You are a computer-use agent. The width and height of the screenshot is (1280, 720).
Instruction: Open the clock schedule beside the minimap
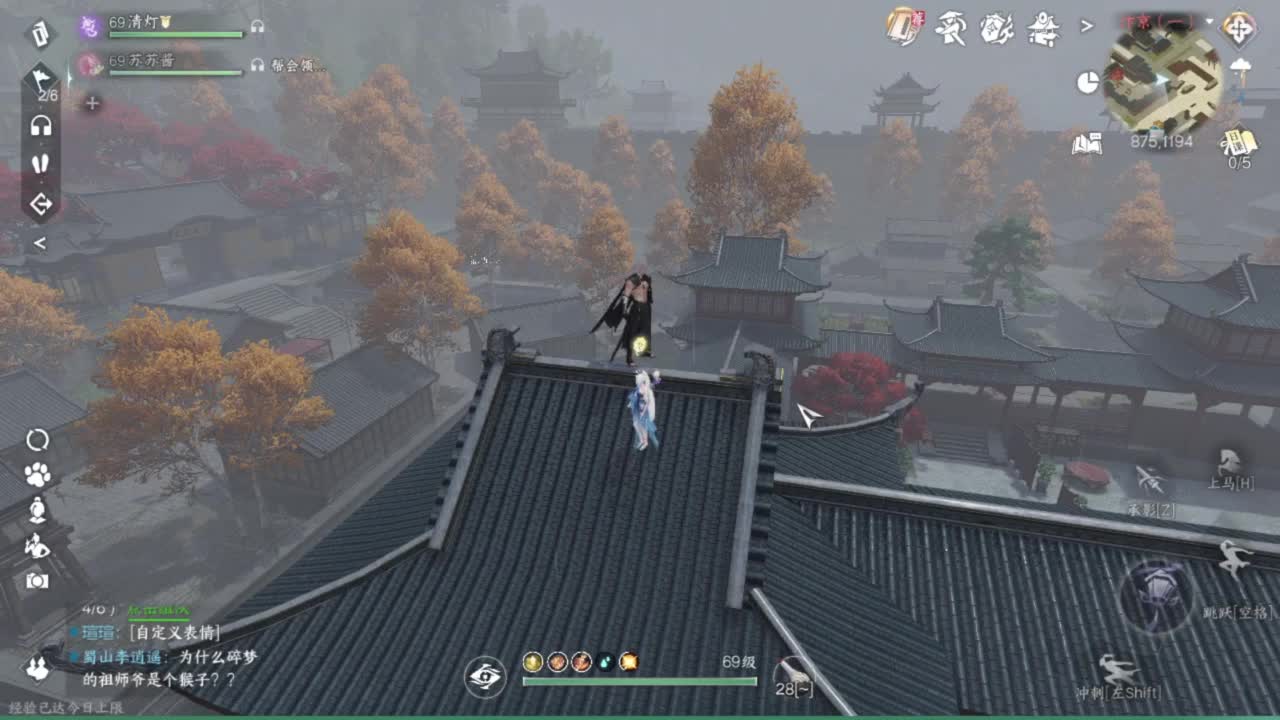[x=1086, y=81]
